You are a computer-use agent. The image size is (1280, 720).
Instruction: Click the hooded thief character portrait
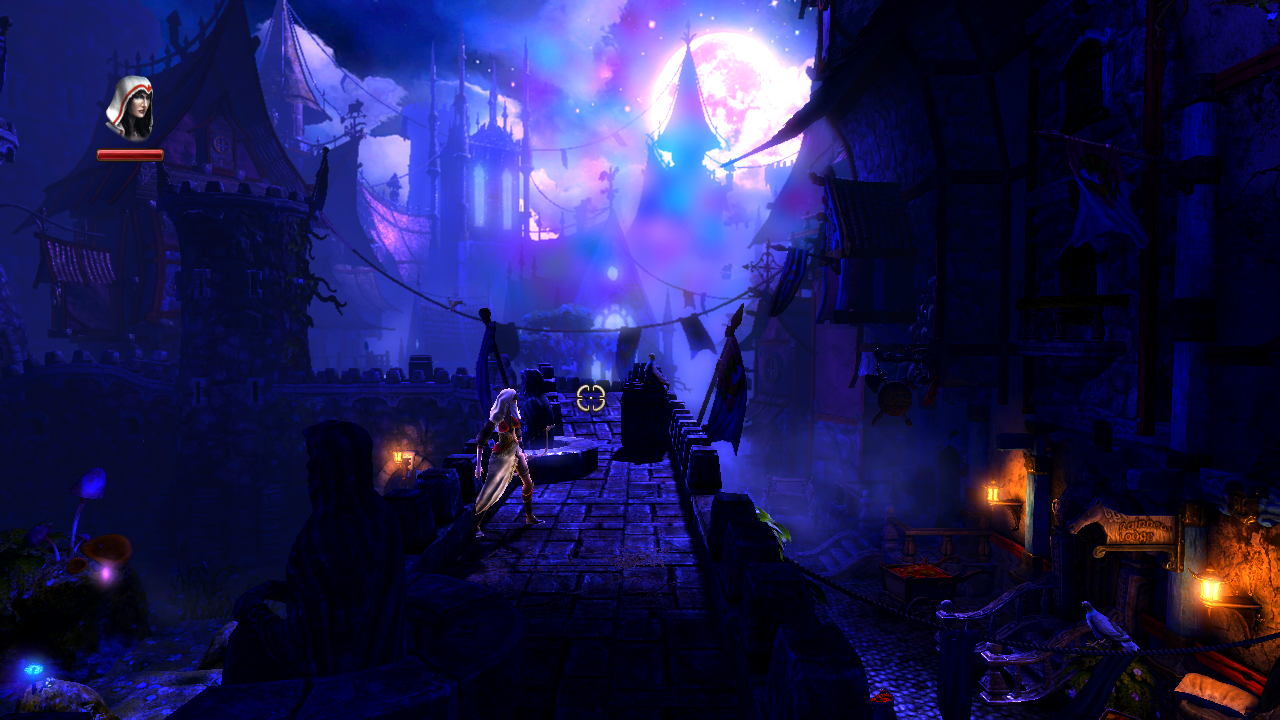pos(130,108)
